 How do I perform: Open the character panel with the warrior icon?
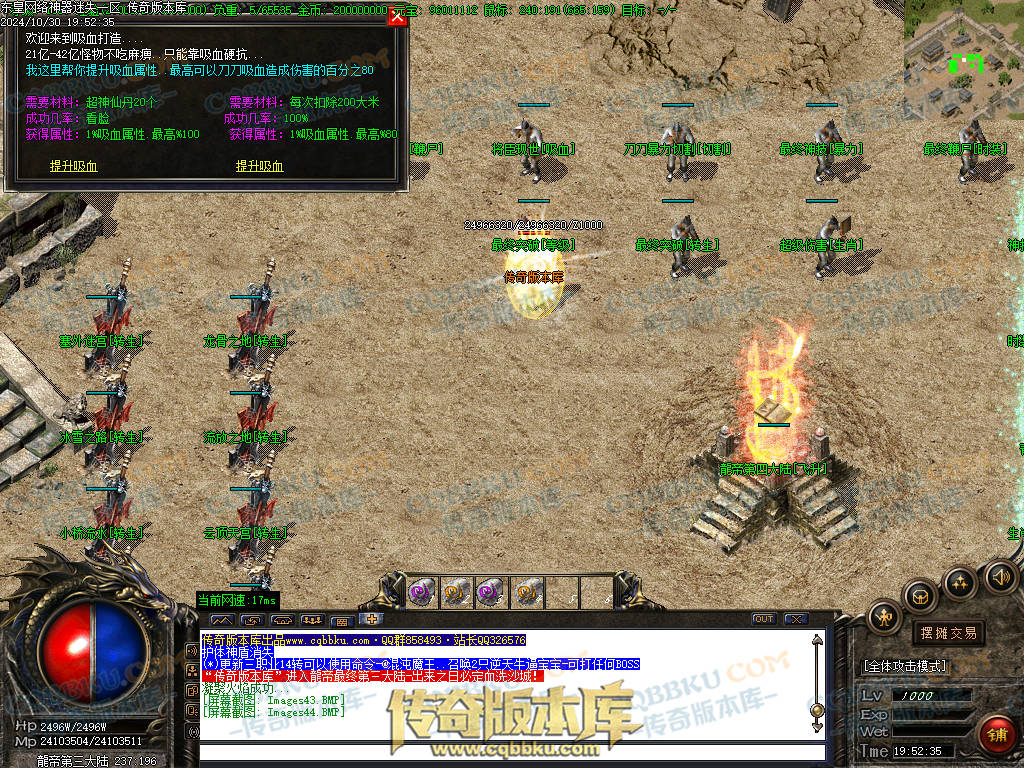point(884,617)
